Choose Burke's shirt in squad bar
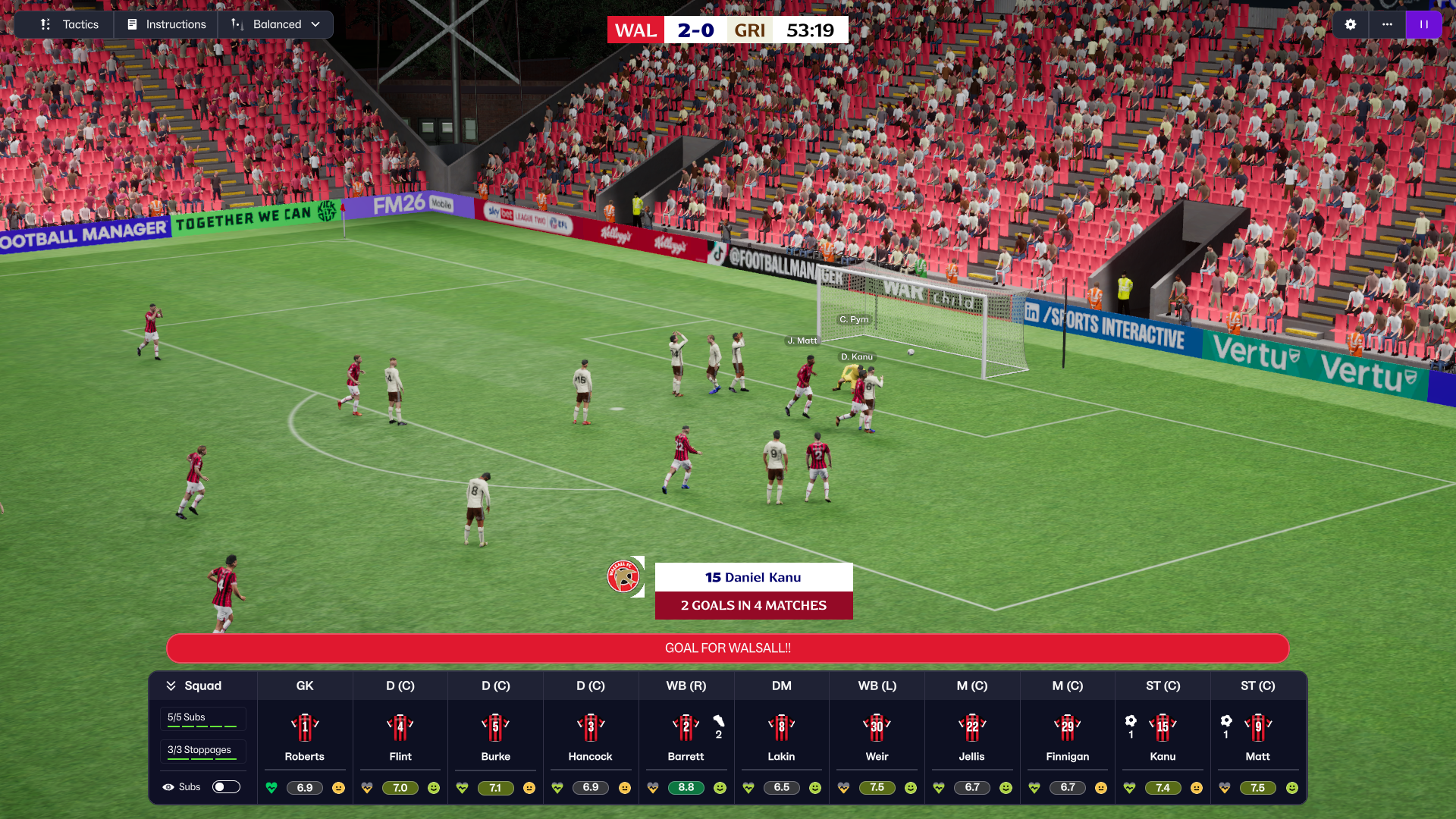The width and height of the screenshot is (1456, 819). tap(495, 727)
